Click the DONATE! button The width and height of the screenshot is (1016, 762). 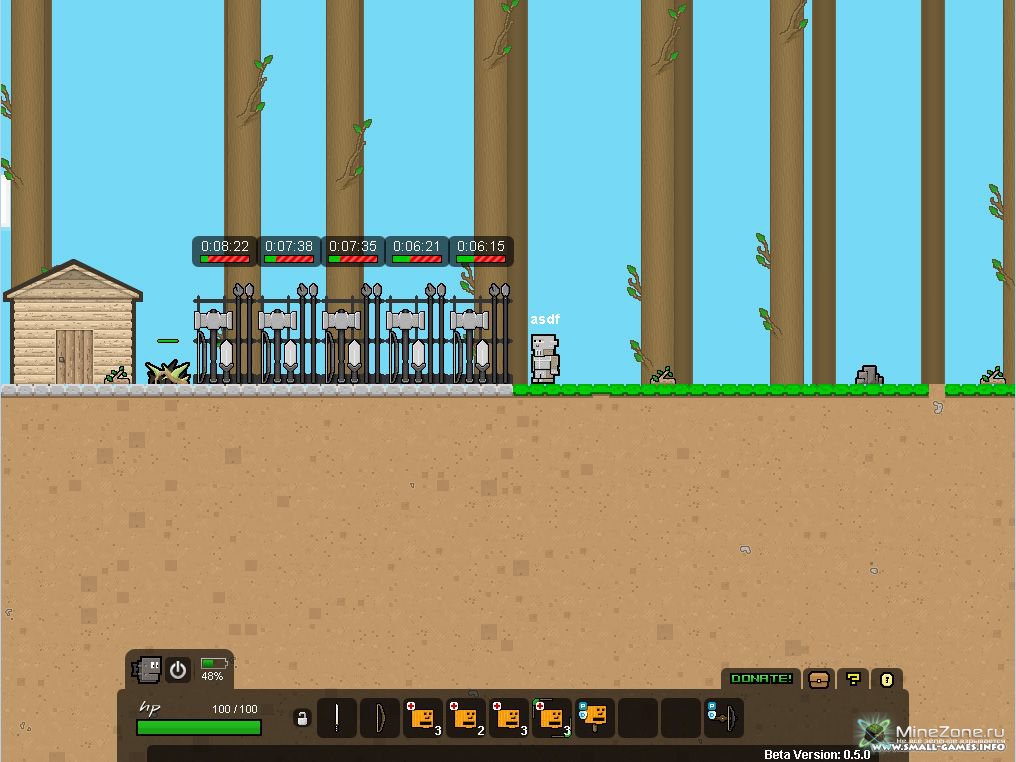click(761, 679)
